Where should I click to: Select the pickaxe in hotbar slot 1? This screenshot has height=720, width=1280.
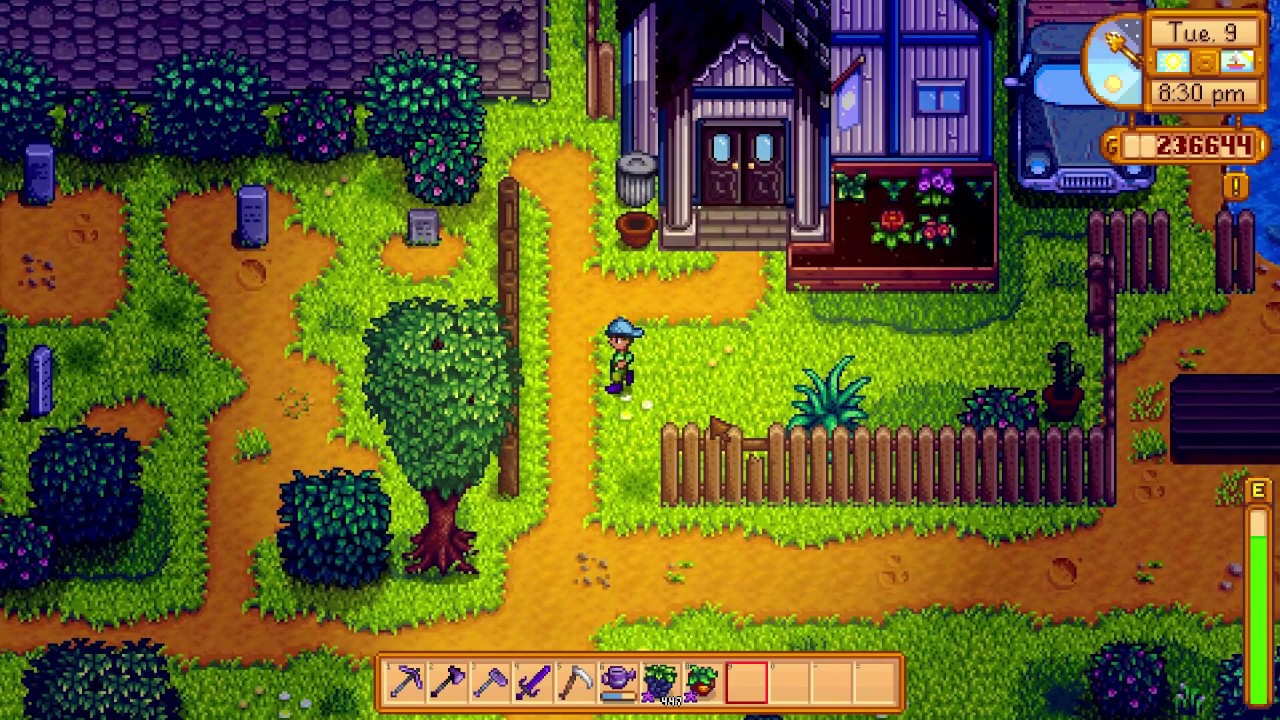[405, 683]
